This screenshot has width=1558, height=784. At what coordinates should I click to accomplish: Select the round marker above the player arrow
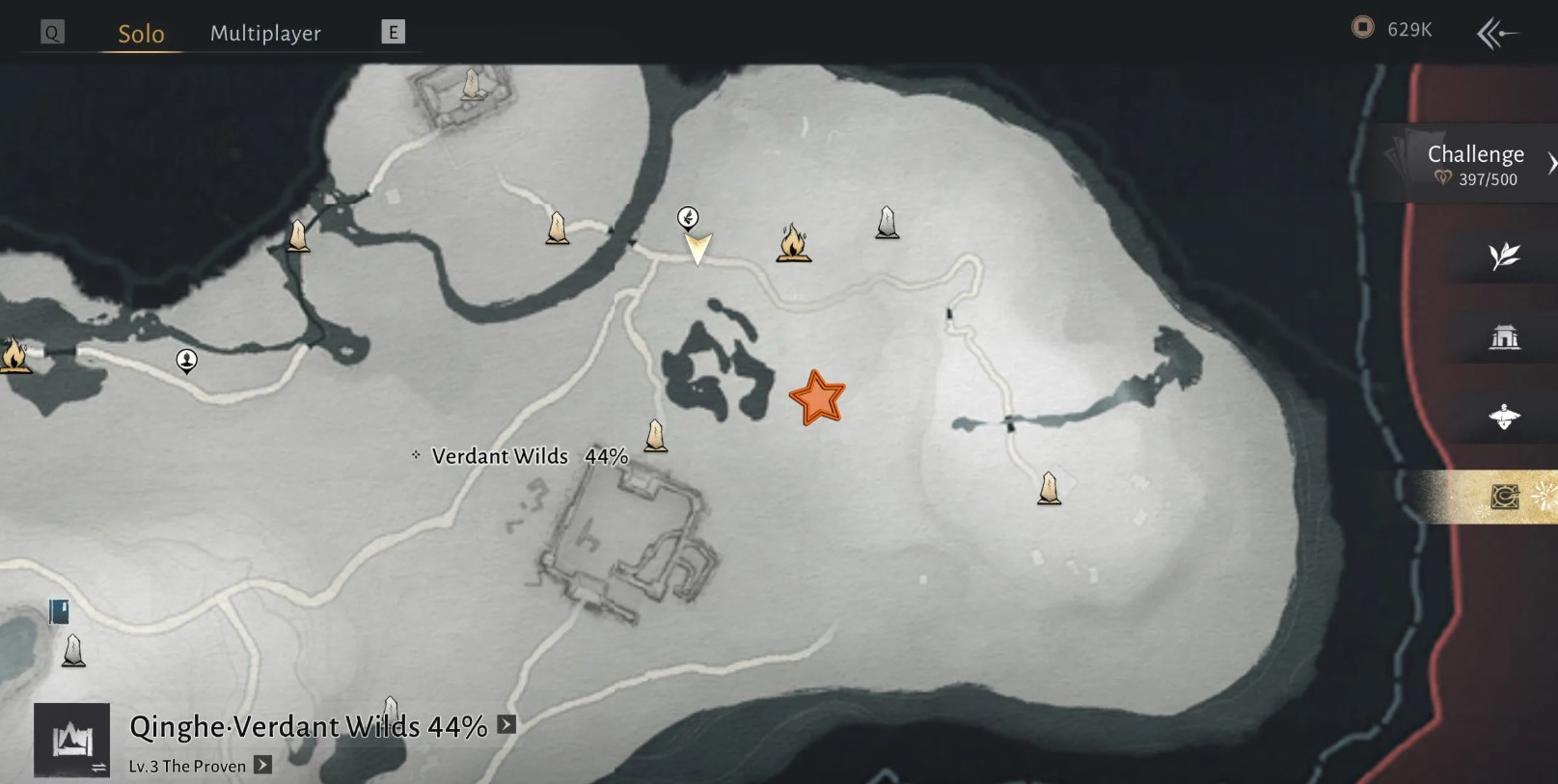point(688,217)
